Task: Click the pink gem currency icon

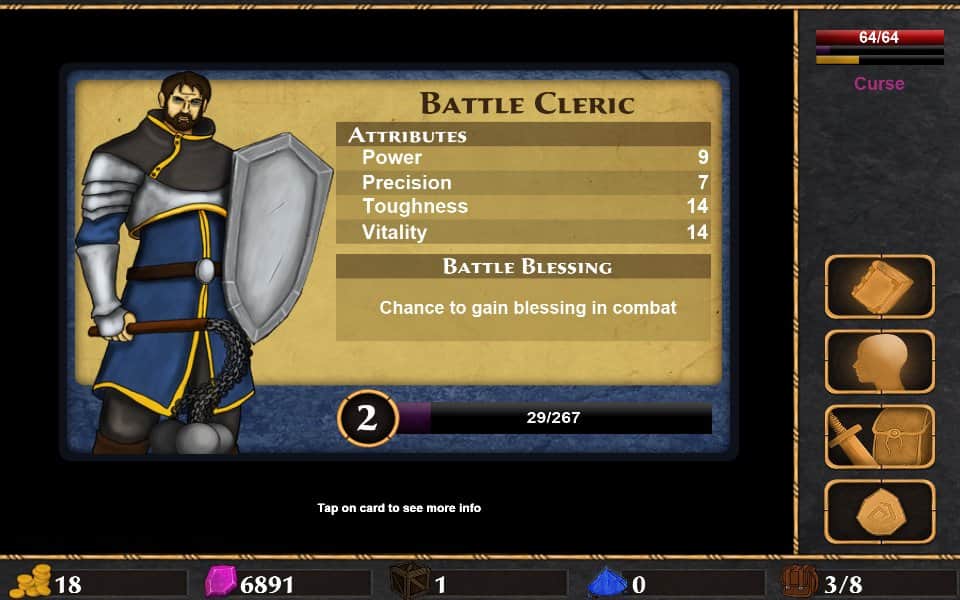Action: pos(220,582)
